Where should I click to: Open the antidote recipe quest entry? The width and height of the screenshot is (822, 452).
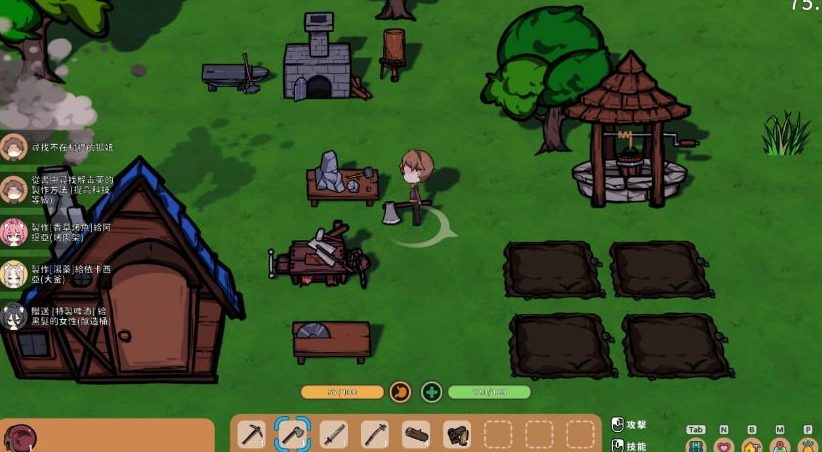pos(60,189)
